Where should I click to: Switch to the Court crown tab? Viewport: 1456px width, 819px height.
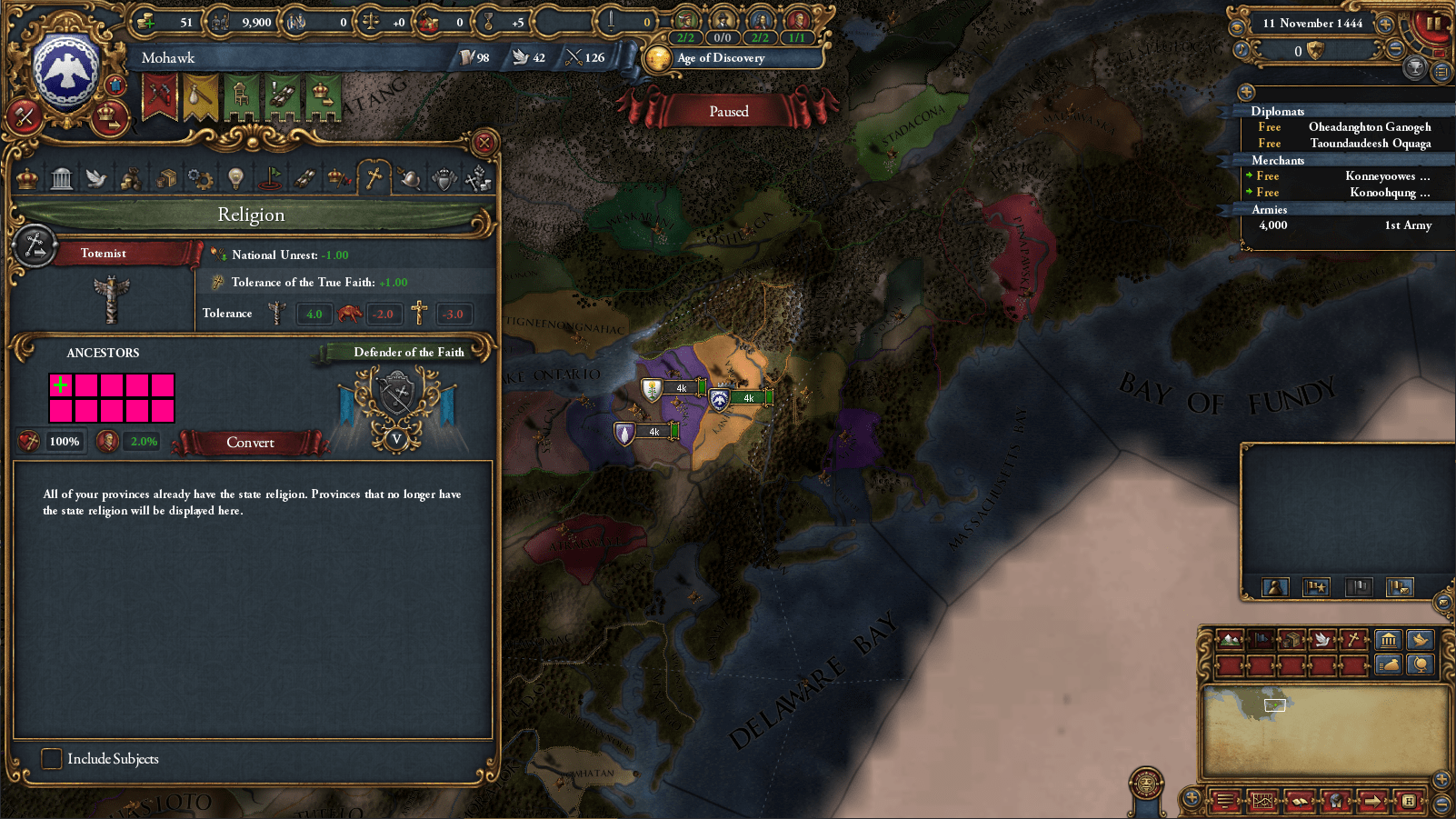click(27, 178)
